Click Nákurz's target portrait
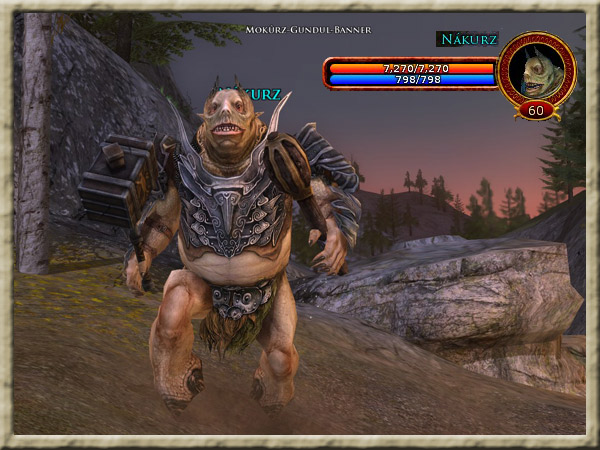Viewport: 600px width, 450px height. click(x=535, y=68)
